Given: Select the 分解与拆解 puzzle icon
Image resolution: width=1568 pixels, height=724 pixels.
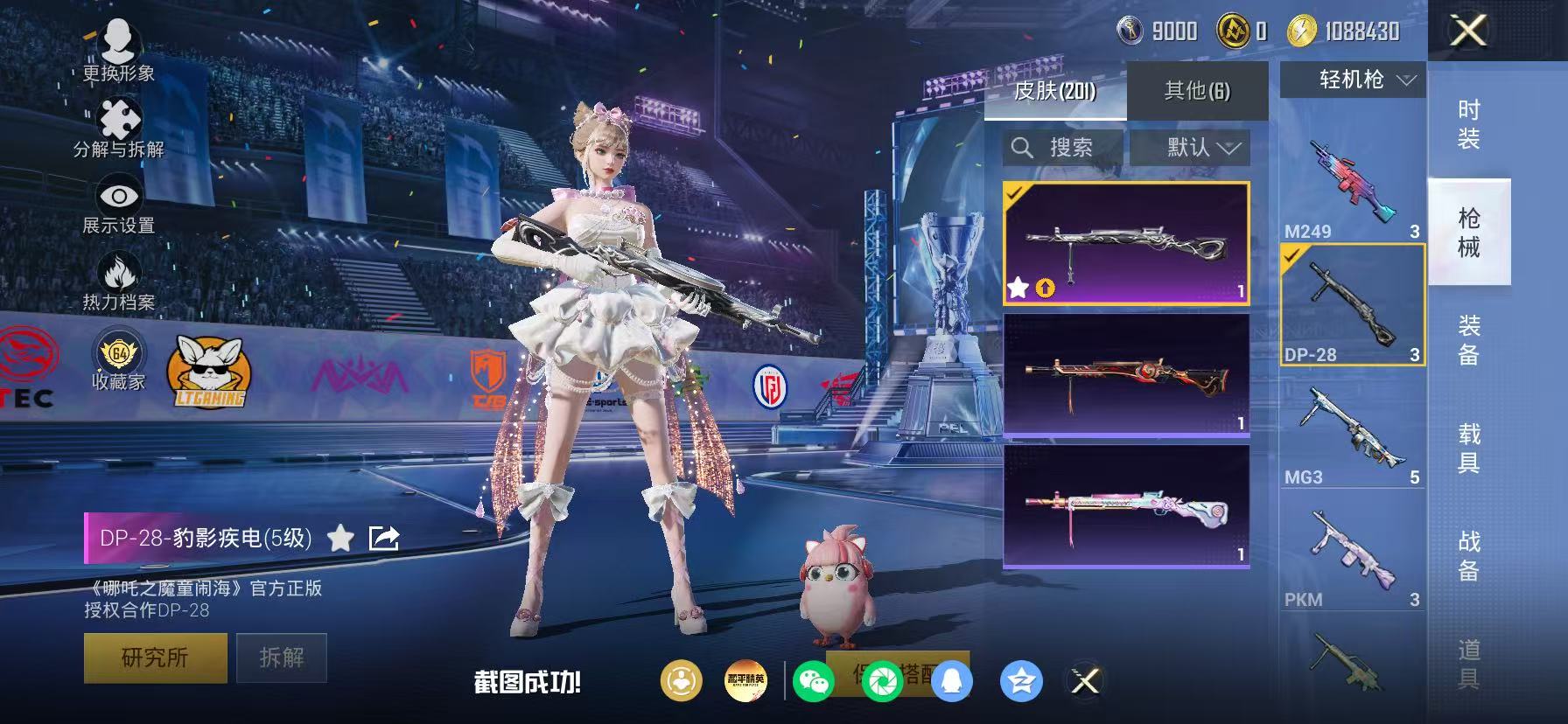Looking at the screenshot, I should click(120, 120).
